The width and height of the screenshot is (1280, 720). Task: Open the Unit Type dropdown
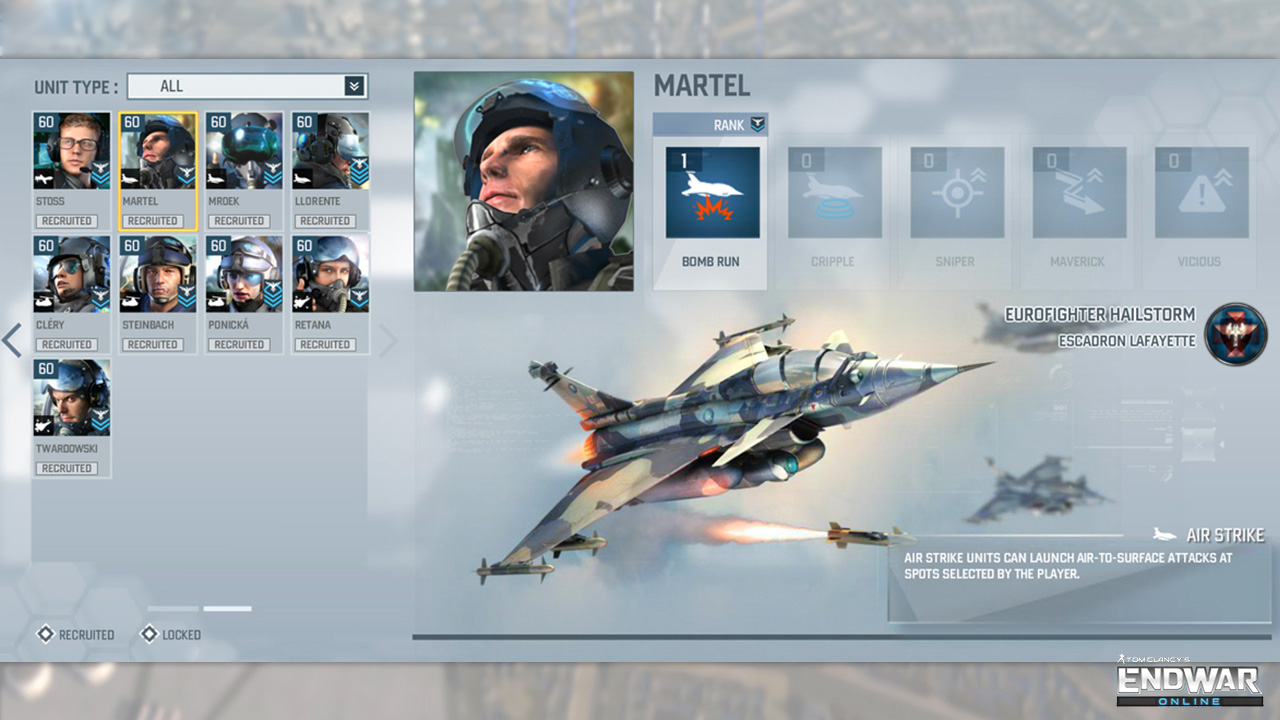pyautogui.click(x=247, y=86)
